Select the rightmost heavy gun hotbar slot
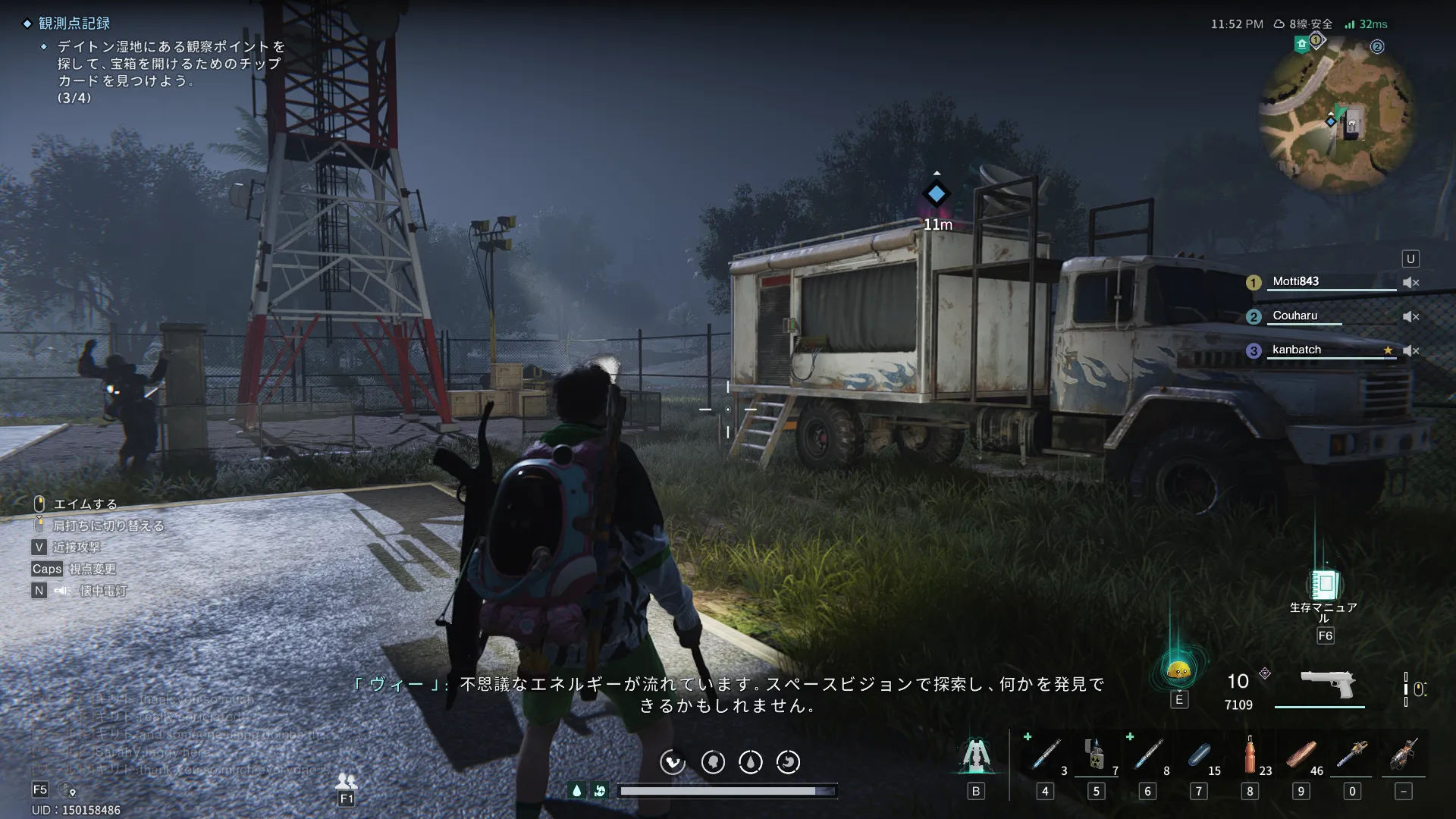Viewport: 1456px width, 819px height. [1403, 755]
